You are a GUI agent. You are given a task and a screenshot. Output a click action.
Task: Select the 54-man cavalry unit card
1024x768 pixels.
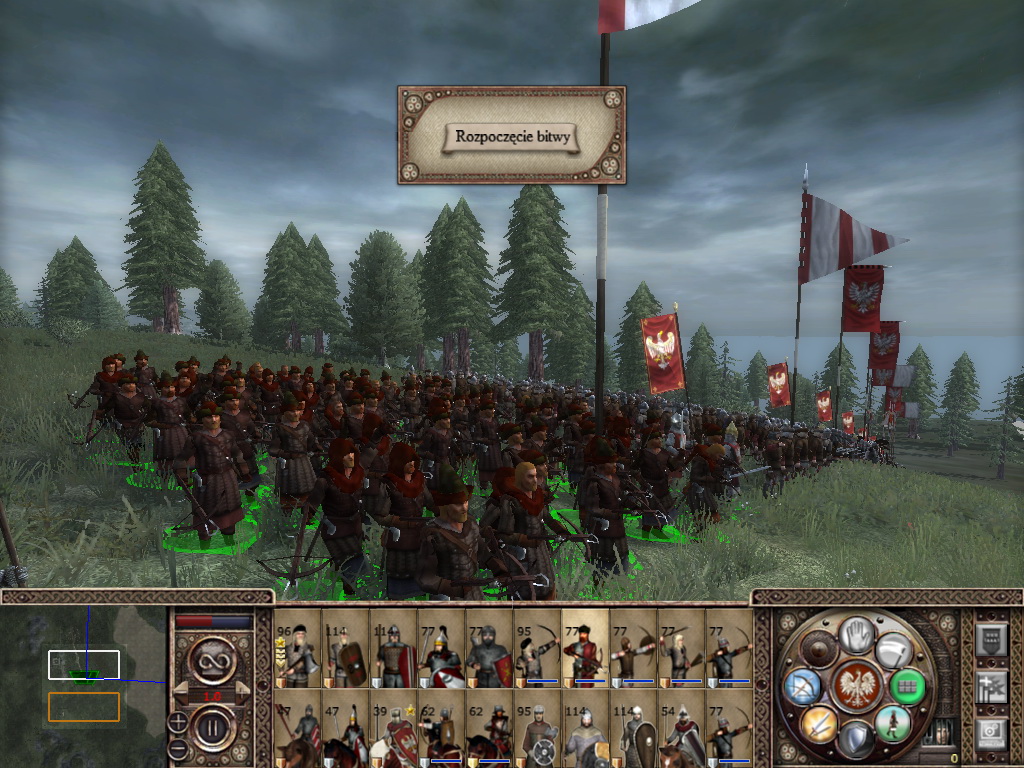coord(681,730)
